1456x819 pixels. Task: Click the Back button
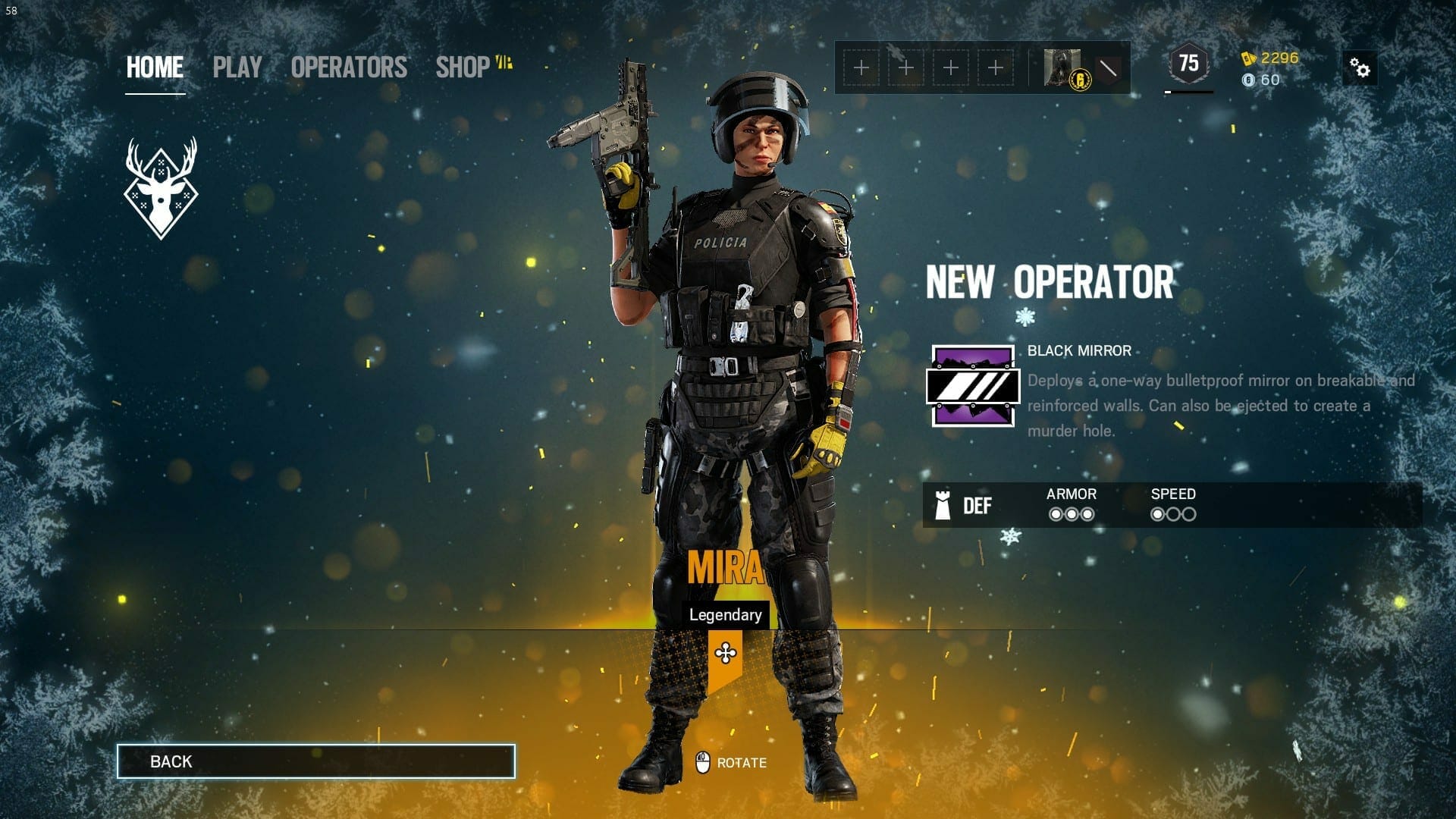pyautogui.click(x=316, y=761)
